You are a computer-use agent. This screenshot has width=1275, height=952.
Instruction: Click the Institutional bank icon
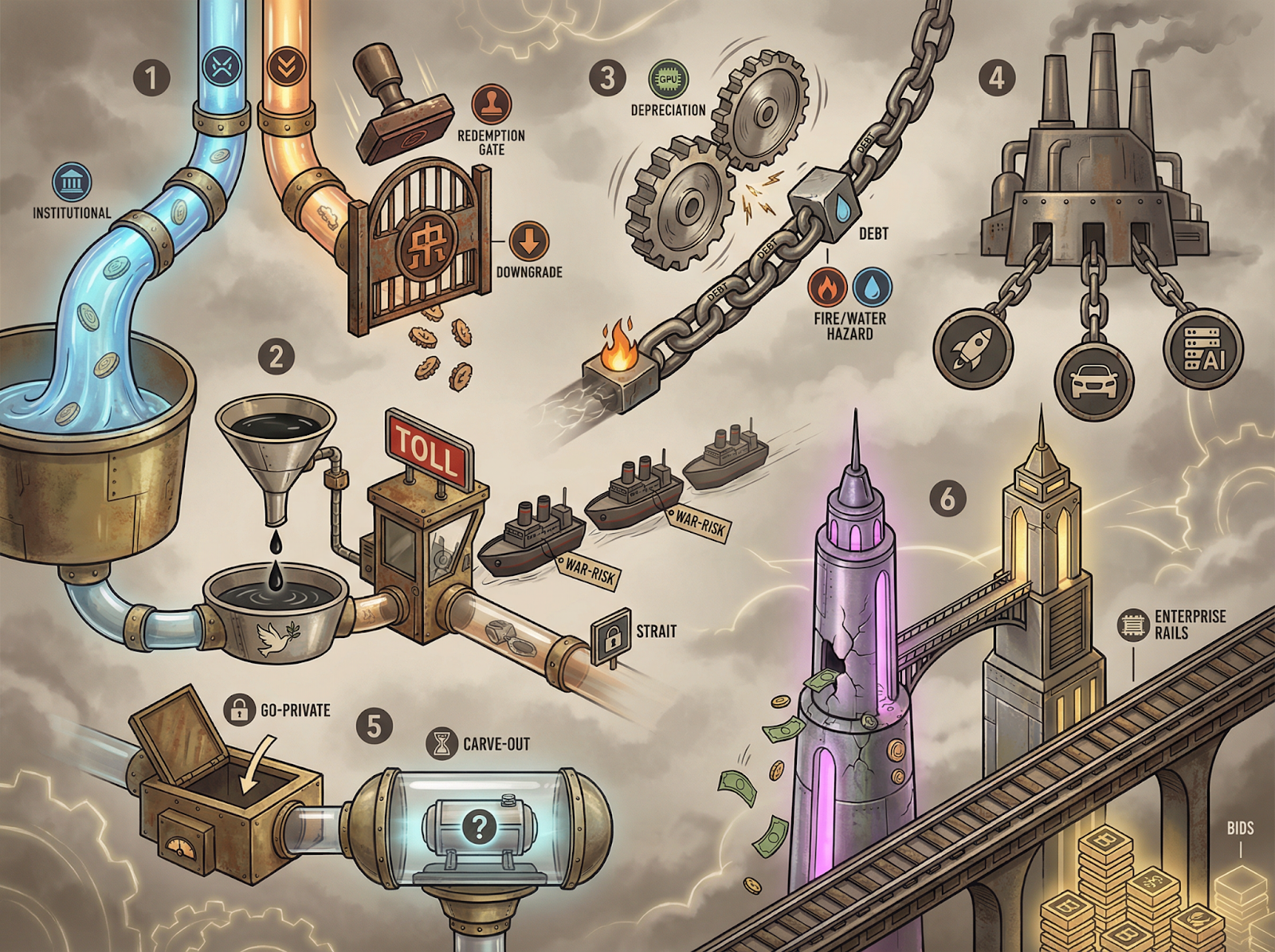(x=72, y=182)
